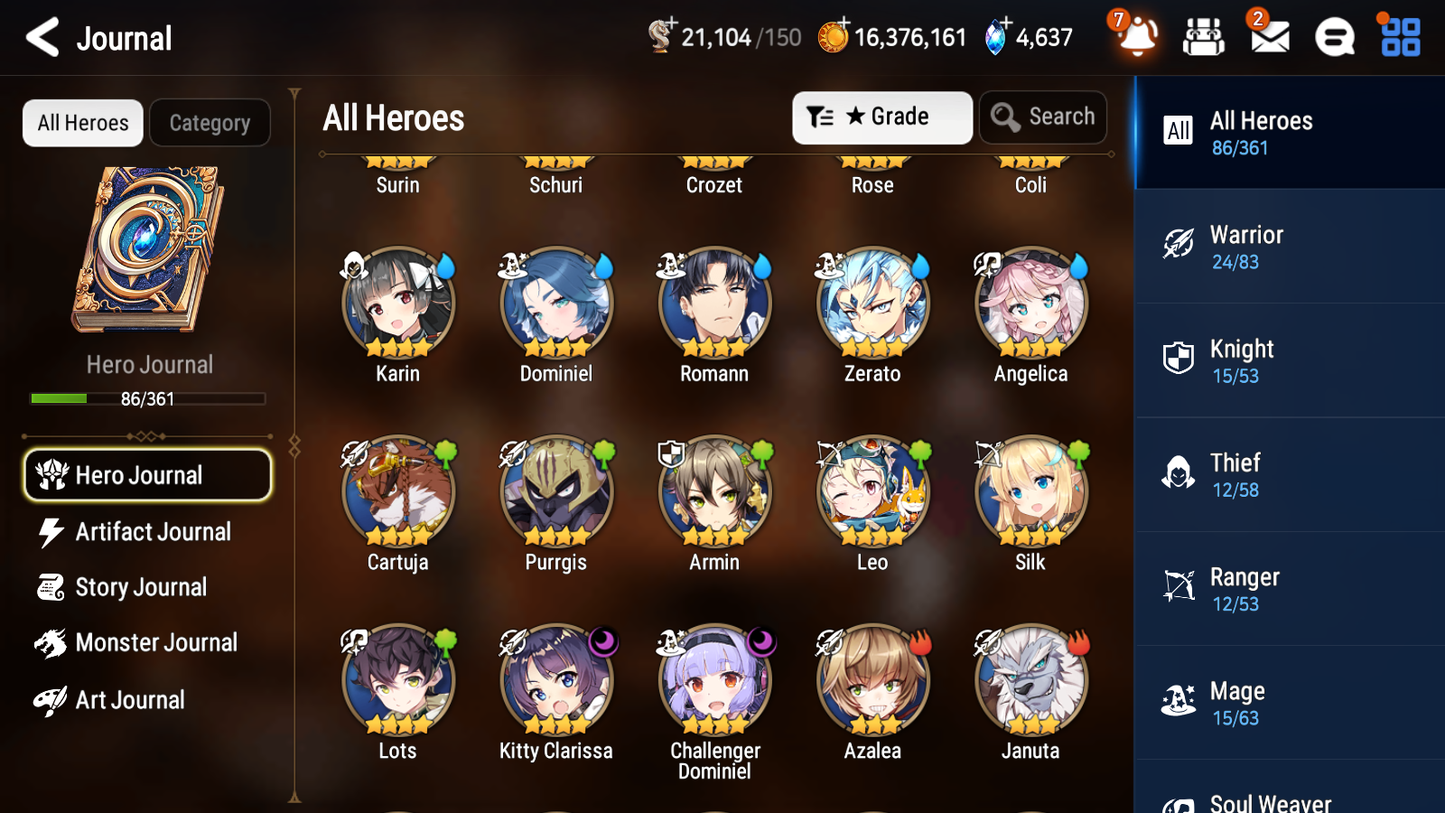Open the Search function
The image size is (1445, 813).
(1043, 117)
